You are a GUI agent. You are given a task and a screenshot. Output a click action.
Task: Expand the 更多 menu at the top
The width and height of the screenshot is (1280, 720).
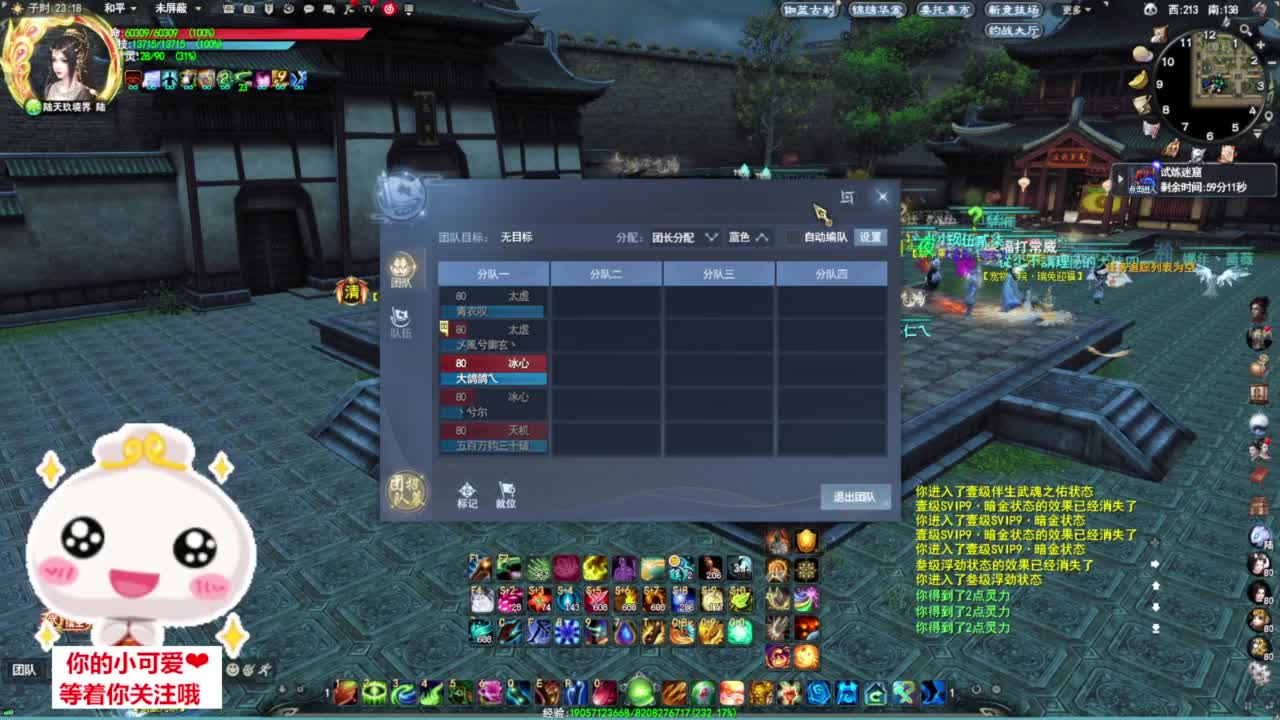pyautogui.click(x=1071, y=10)
